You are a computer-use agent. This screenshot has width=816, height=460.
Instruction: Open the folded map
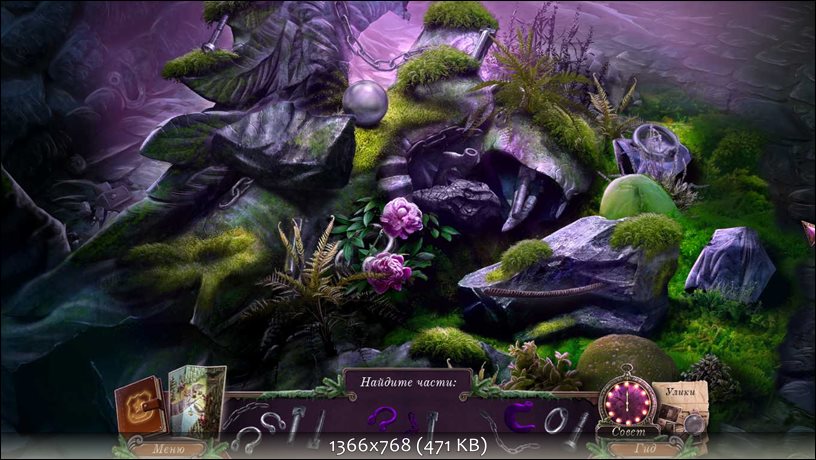195,402
